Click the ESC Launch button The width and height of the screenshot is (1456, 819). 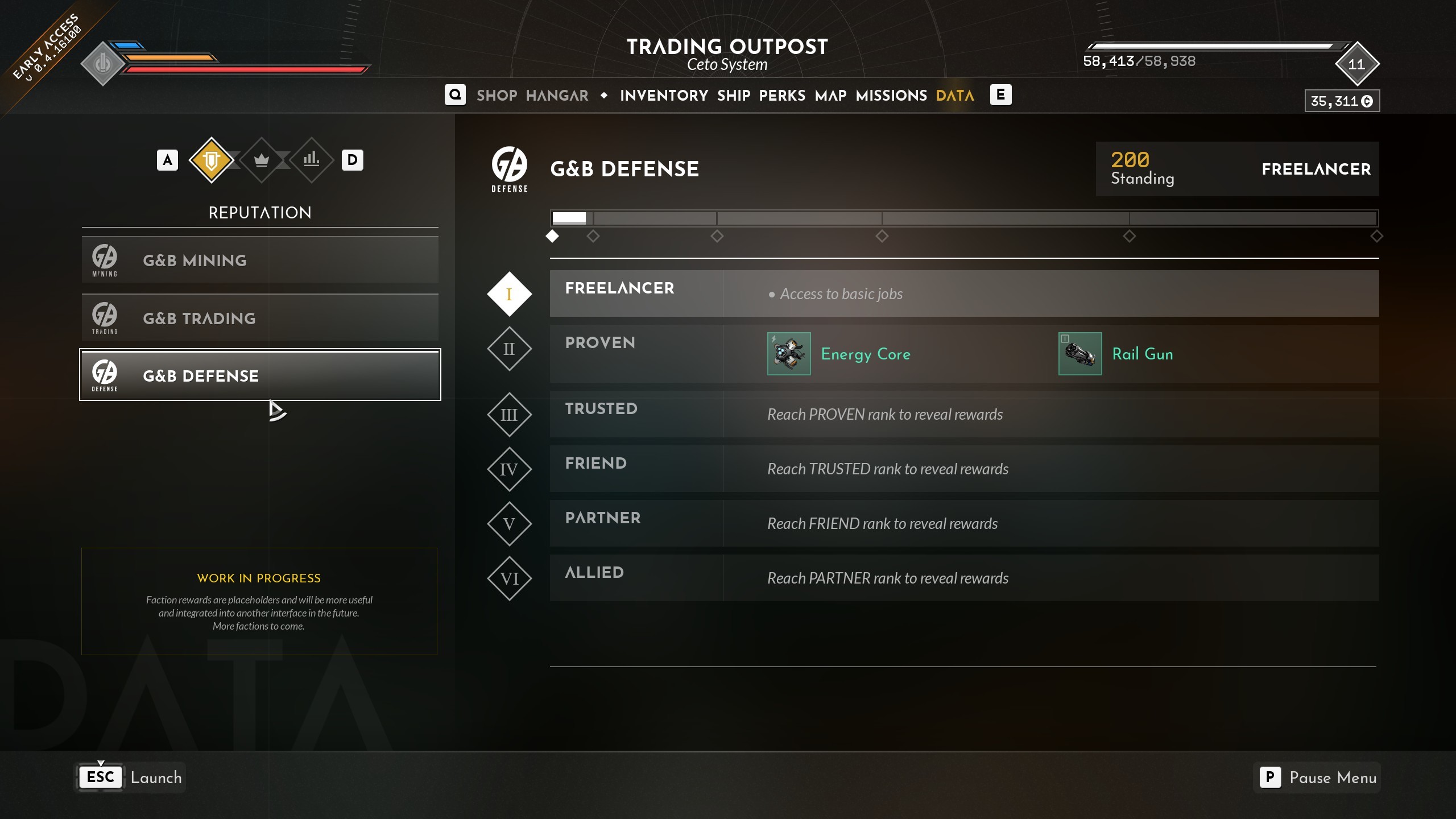tap(130, 777)
